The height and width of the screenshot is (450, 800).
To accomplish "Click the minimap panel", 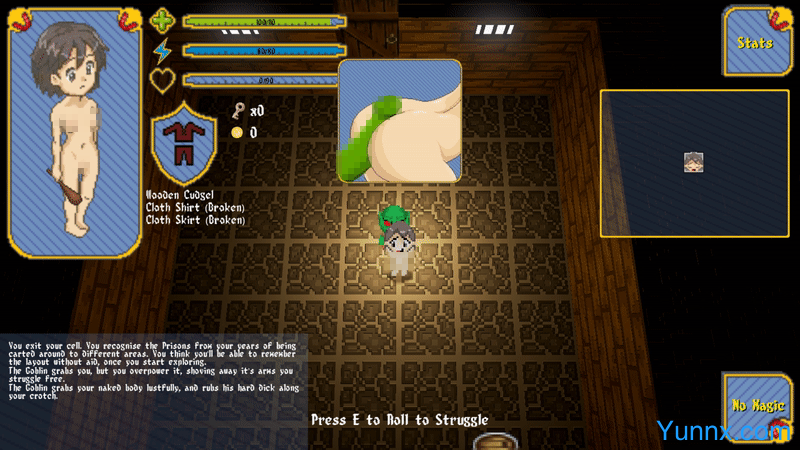I will coord(693,163).
